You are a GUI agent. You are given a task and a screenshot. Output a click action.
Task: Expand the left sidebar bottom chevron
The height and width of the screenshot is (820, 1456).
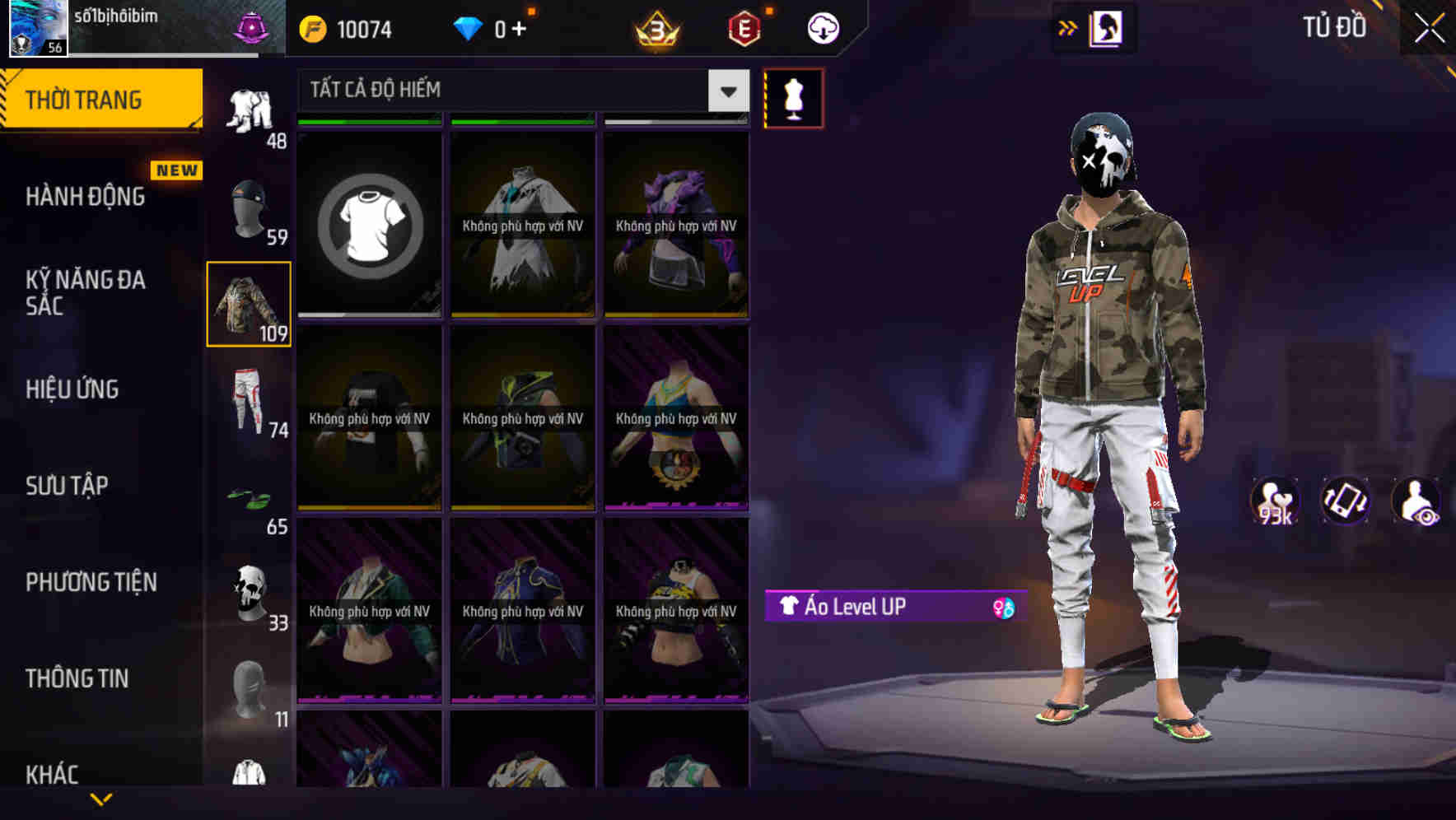pyautogui.click(x=101, y=799)
